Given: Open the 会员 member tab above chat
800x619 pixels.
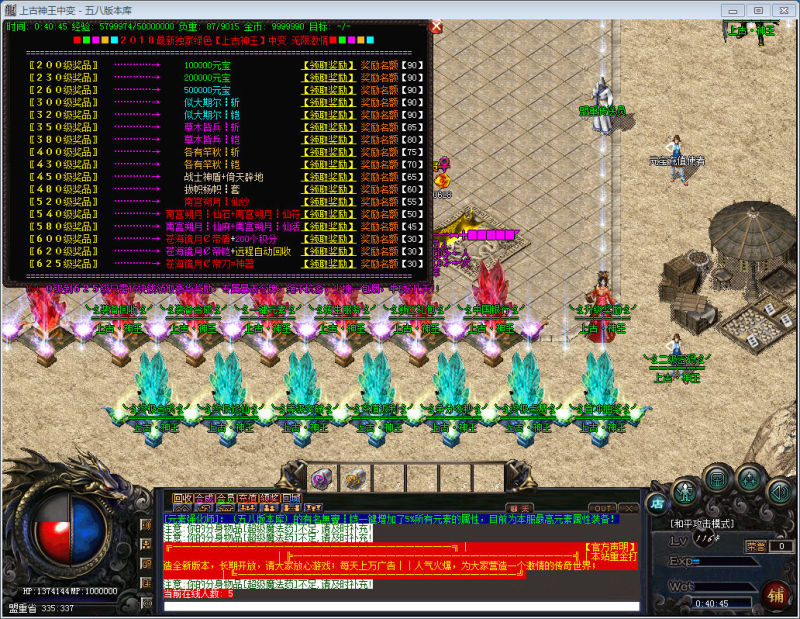Looking at the screenshot, I should click(226, 497).
